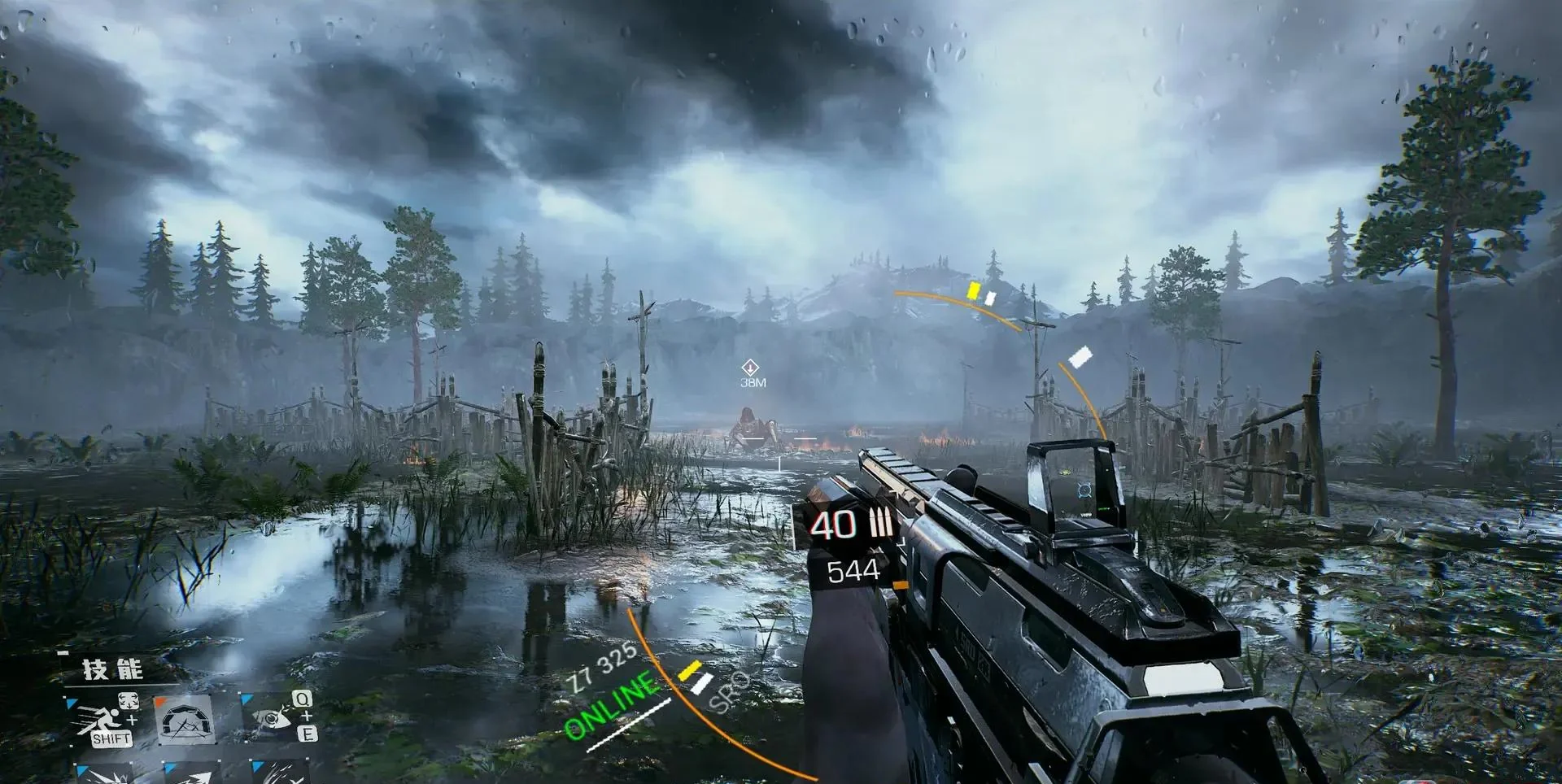Collapse the 技能 skills panel header
Screen dimensions: 1562x784
click(x=112, y=669)
